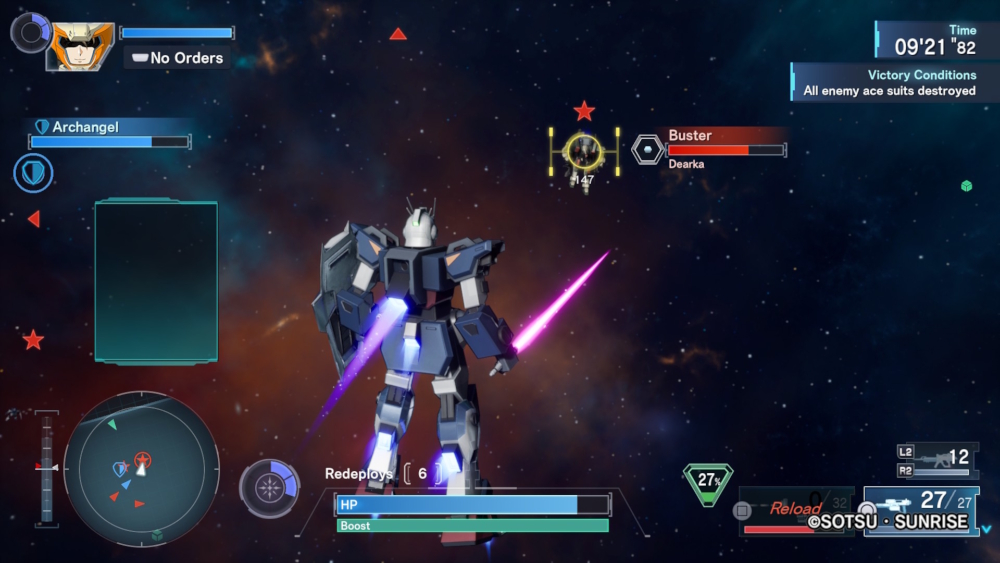Choose the reloading weapon slot
1000x563 pixels.
pyautogui.click(x=796, y=509)
